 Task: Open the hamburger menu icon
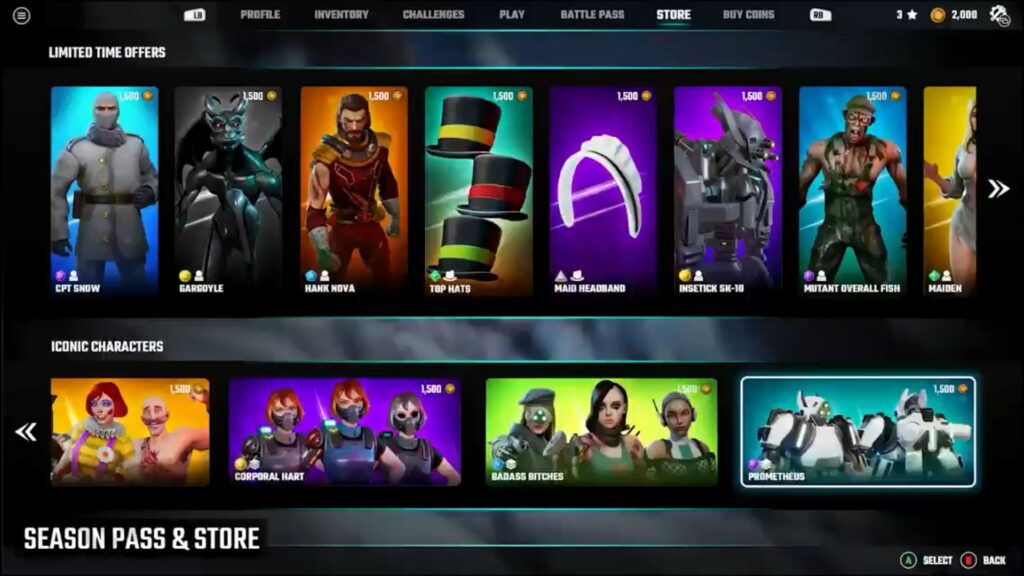point(21,15)
